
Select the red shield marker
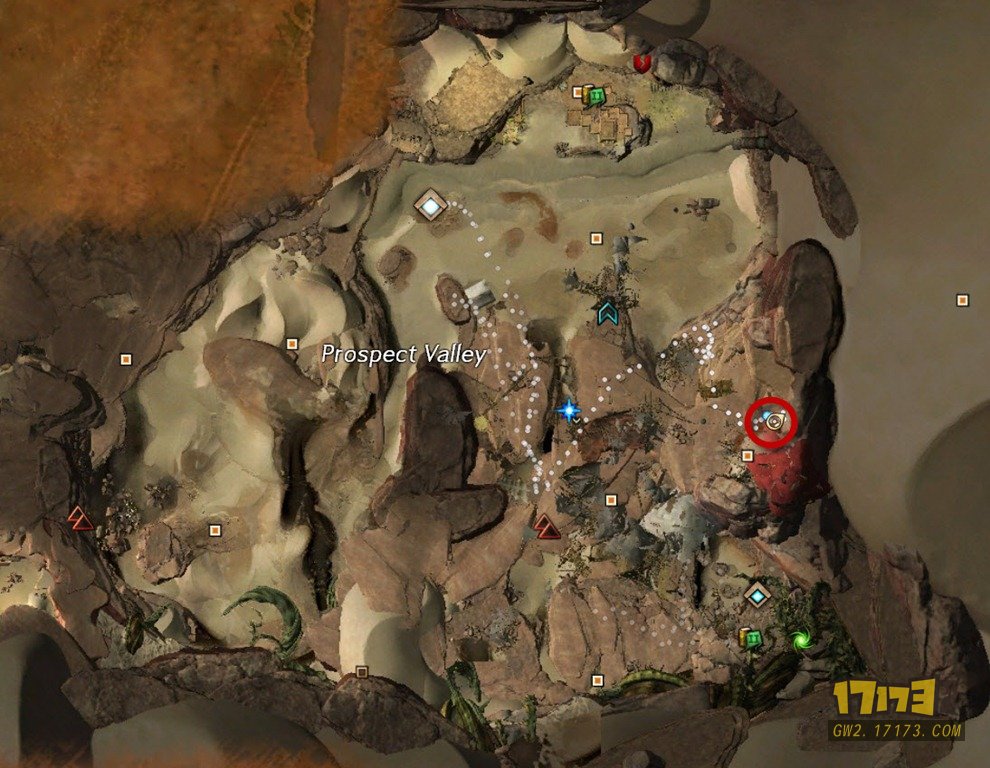(642, 63)
